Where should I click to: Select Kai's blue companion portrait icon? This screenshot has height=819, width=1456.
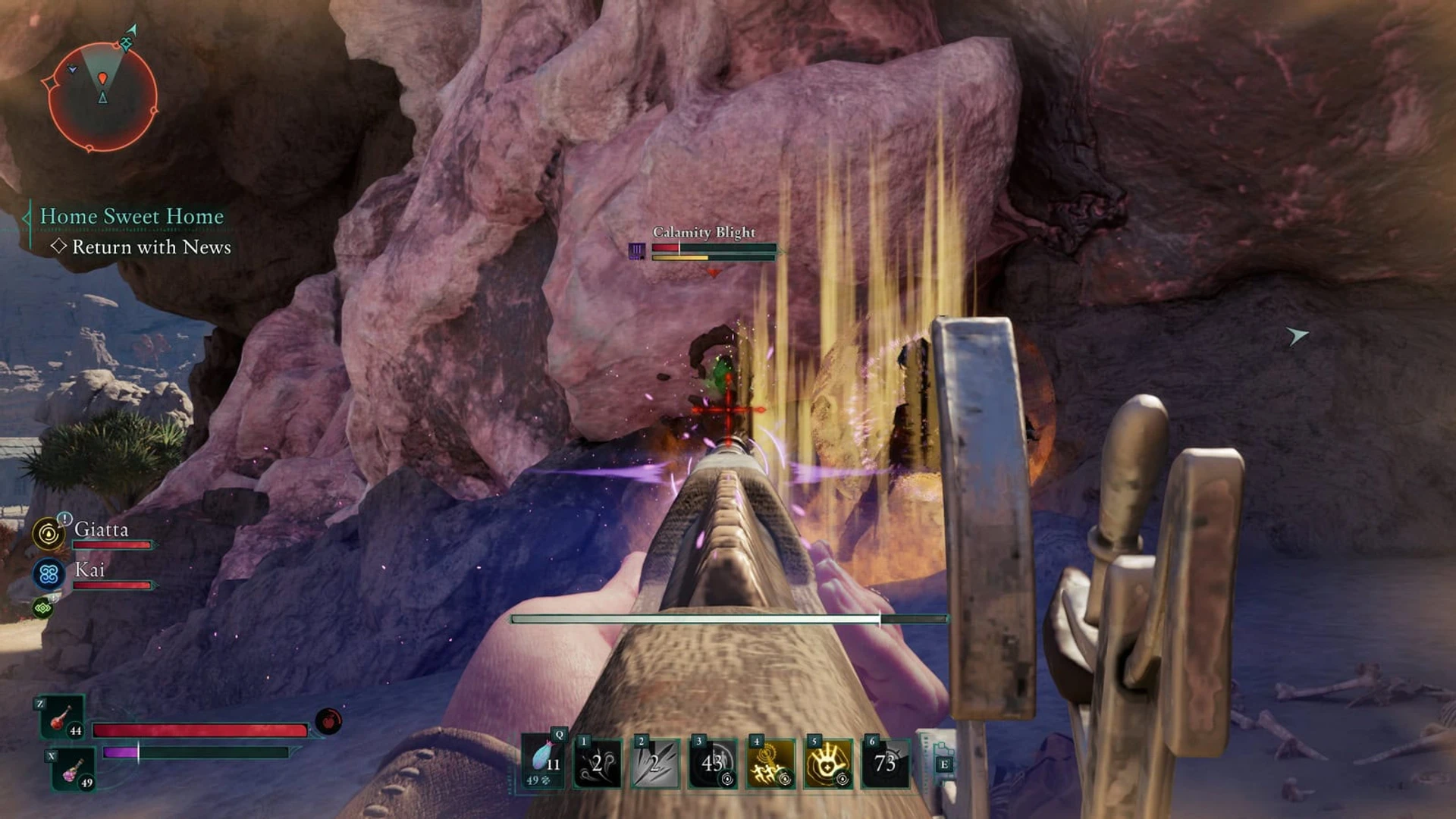point(49,574)
